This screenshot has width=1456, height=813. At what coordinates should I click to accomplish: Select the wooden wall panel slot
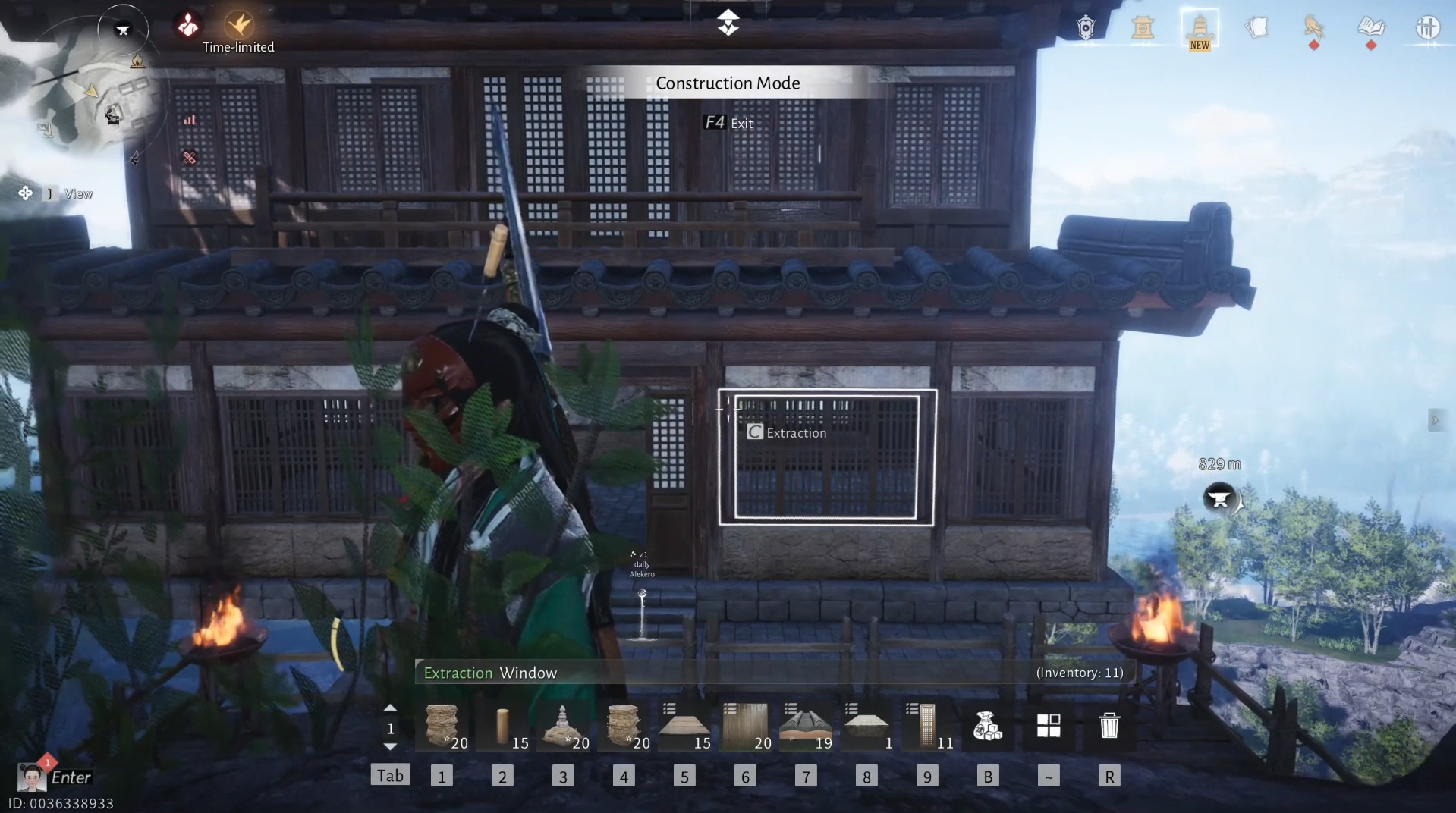pos(745,727)
